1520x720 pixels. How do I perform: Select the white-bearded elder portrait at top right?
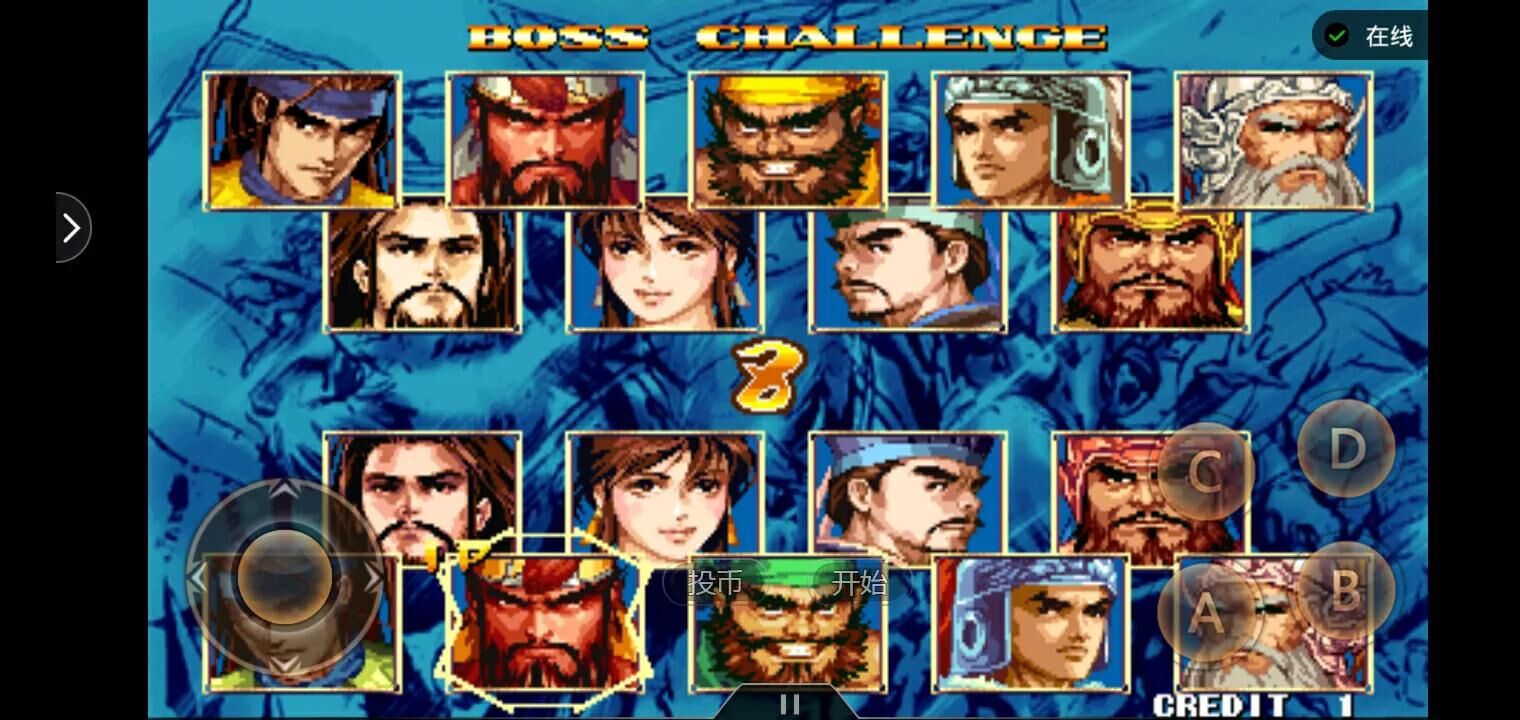(1275, 140)
